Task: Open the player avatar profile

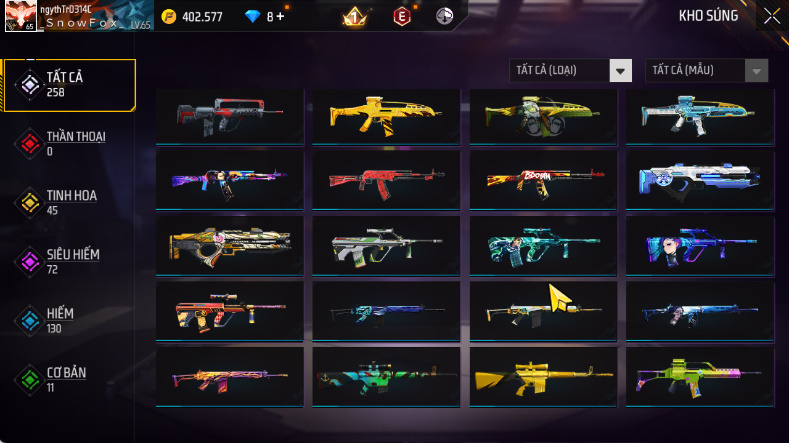Action: (x=20, y=16)
